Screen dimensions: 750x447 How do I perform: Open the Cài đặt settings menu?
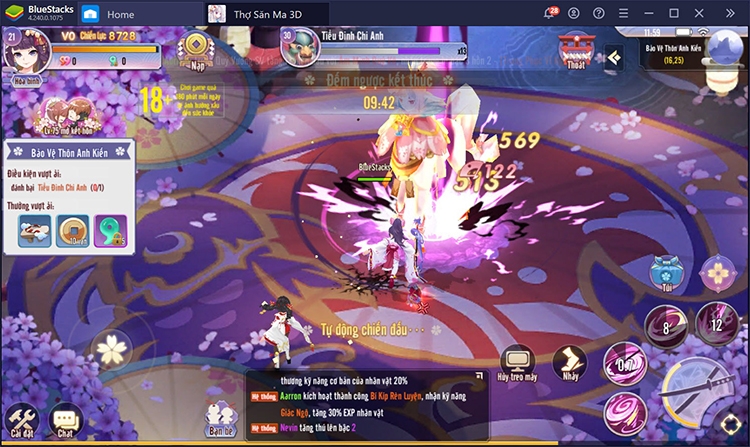click(x=20, y=419)
